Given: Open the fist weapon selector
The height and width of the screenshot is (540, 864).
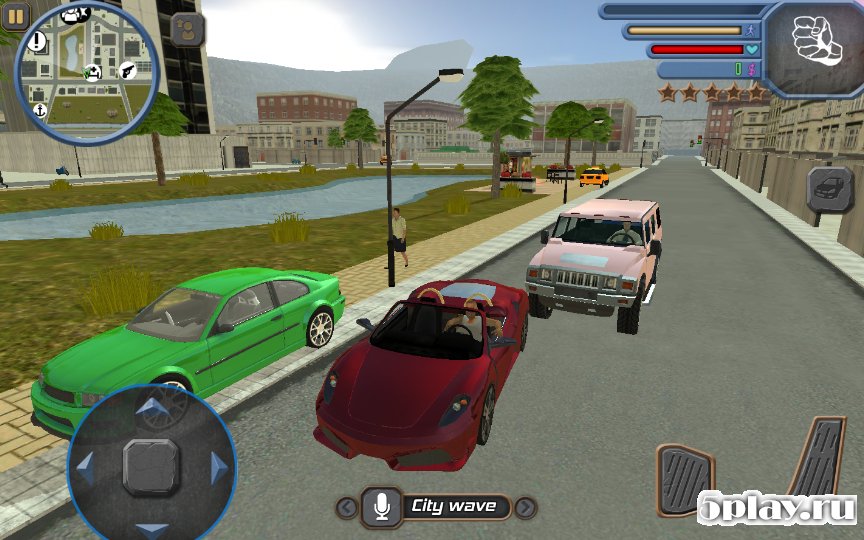Looking at the screenshot, I should pyautogui.click(x=816, y=43).
